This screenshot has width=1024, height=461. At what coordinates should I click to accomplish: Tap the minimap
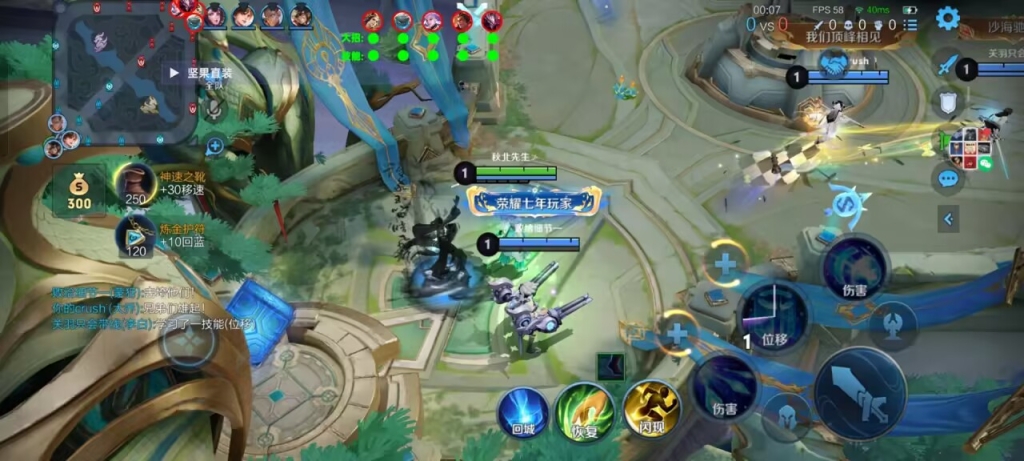coord(124,72)
